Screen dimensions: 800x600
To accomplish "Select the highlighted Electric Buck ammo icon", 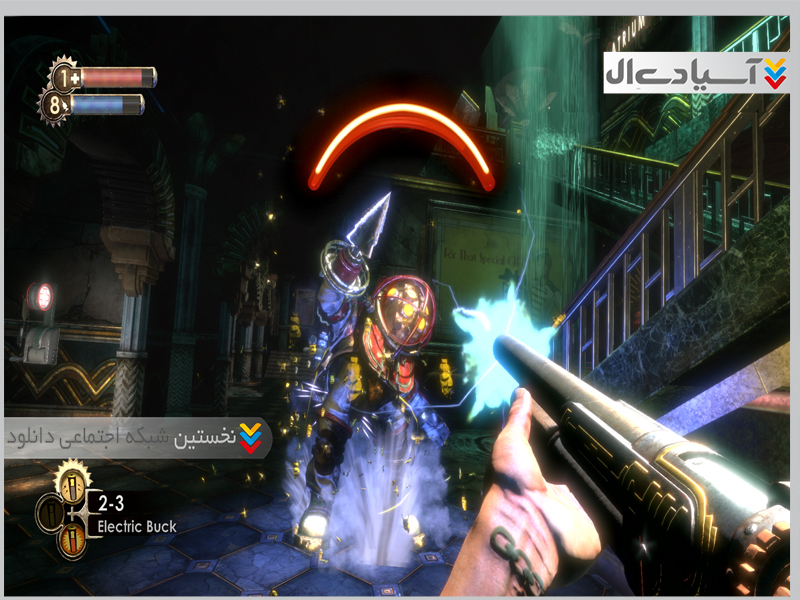I will pyautogui.click(x=73, y=485).
